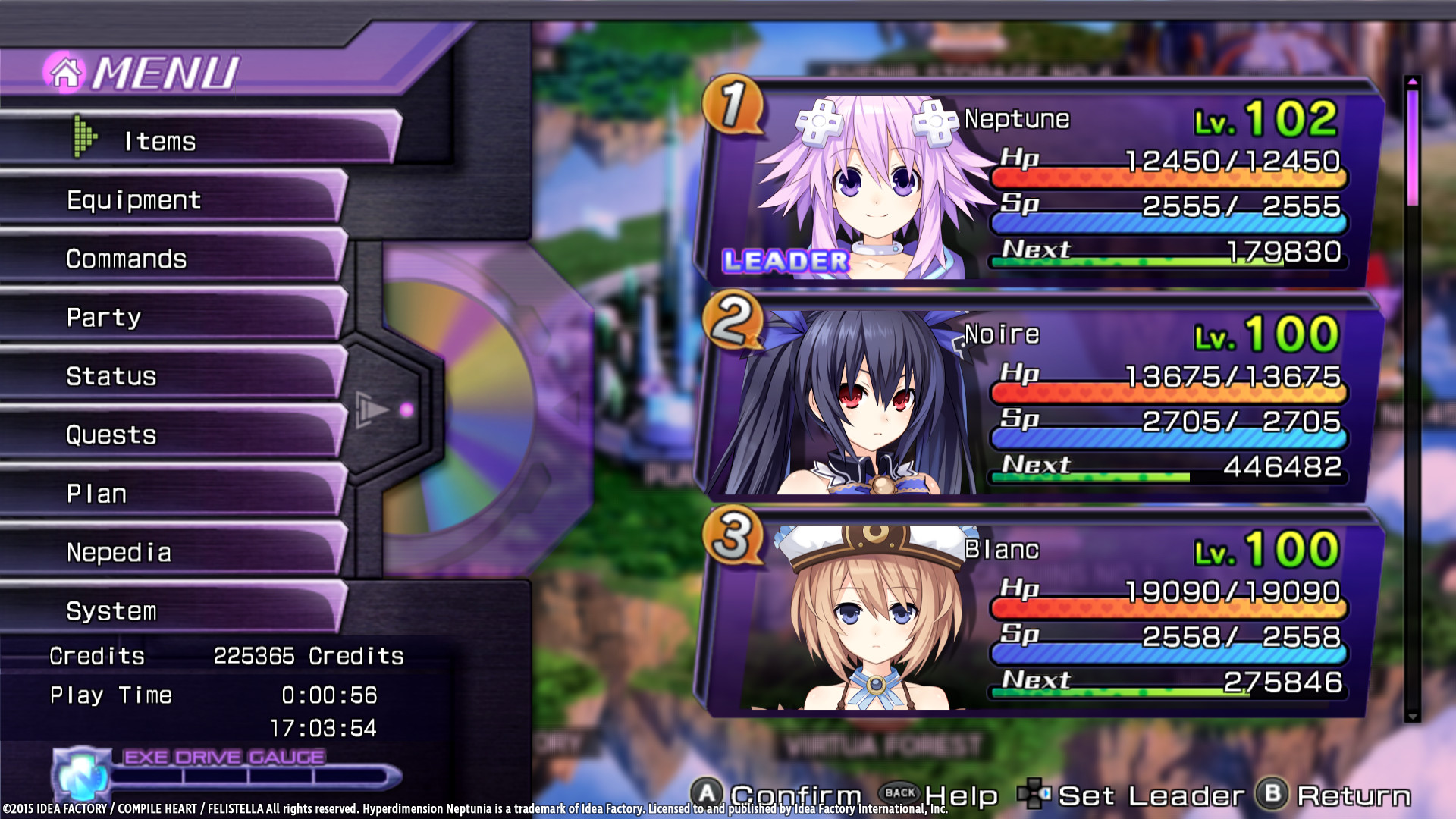Click the "2" badge on Noire's panel
Viewport: 1456px width, 819px height.
pos(730,321)
